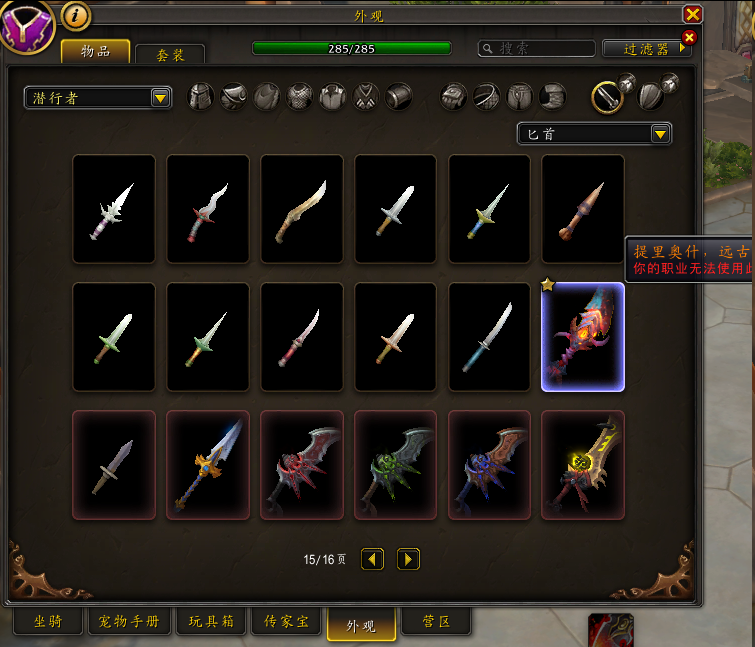Open the 坐骑 mounts tab

[x=49, y=622]
